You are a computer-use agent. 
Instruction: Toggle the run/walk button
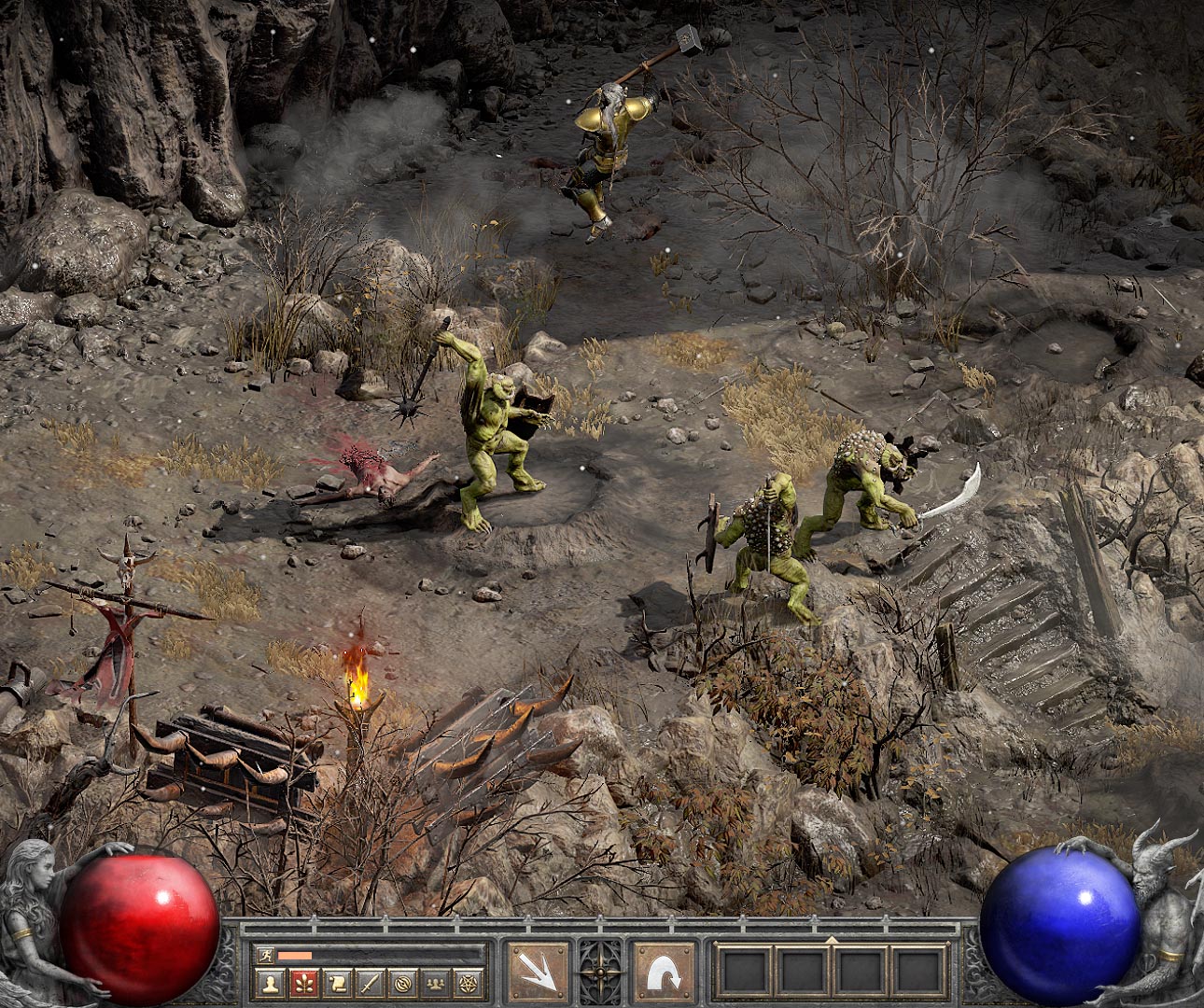pyautogui.click(x=265, y=955)
